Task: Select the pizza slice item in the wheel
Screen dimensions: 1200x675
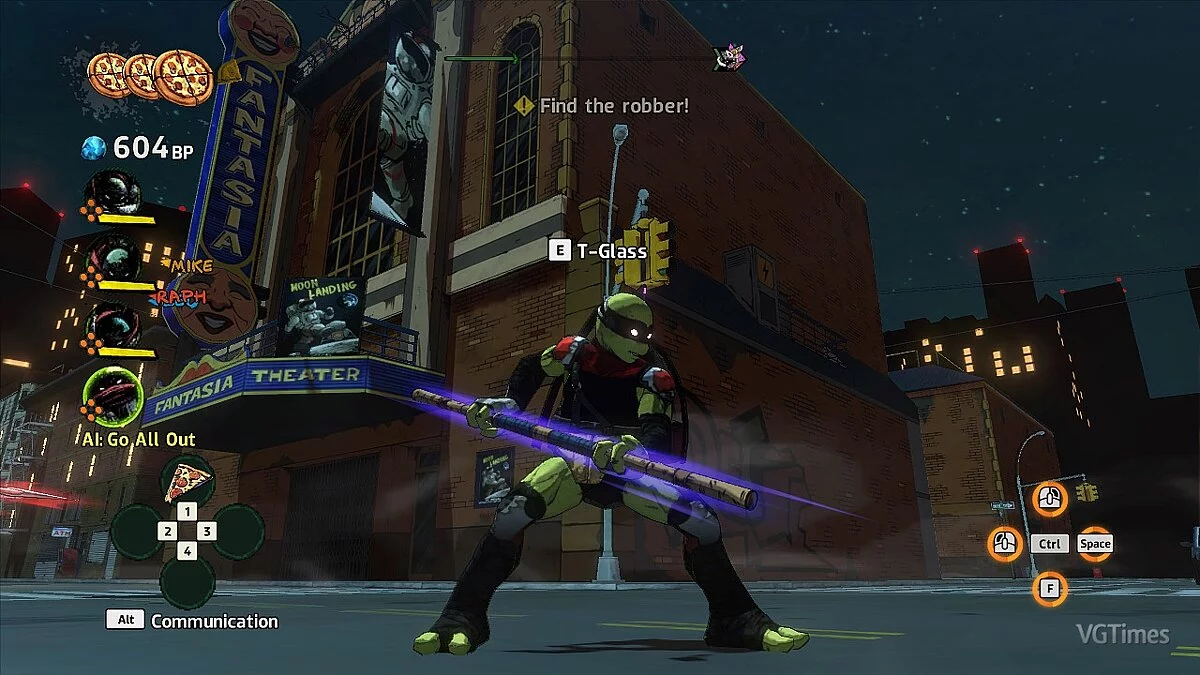Action: point(187,480)
